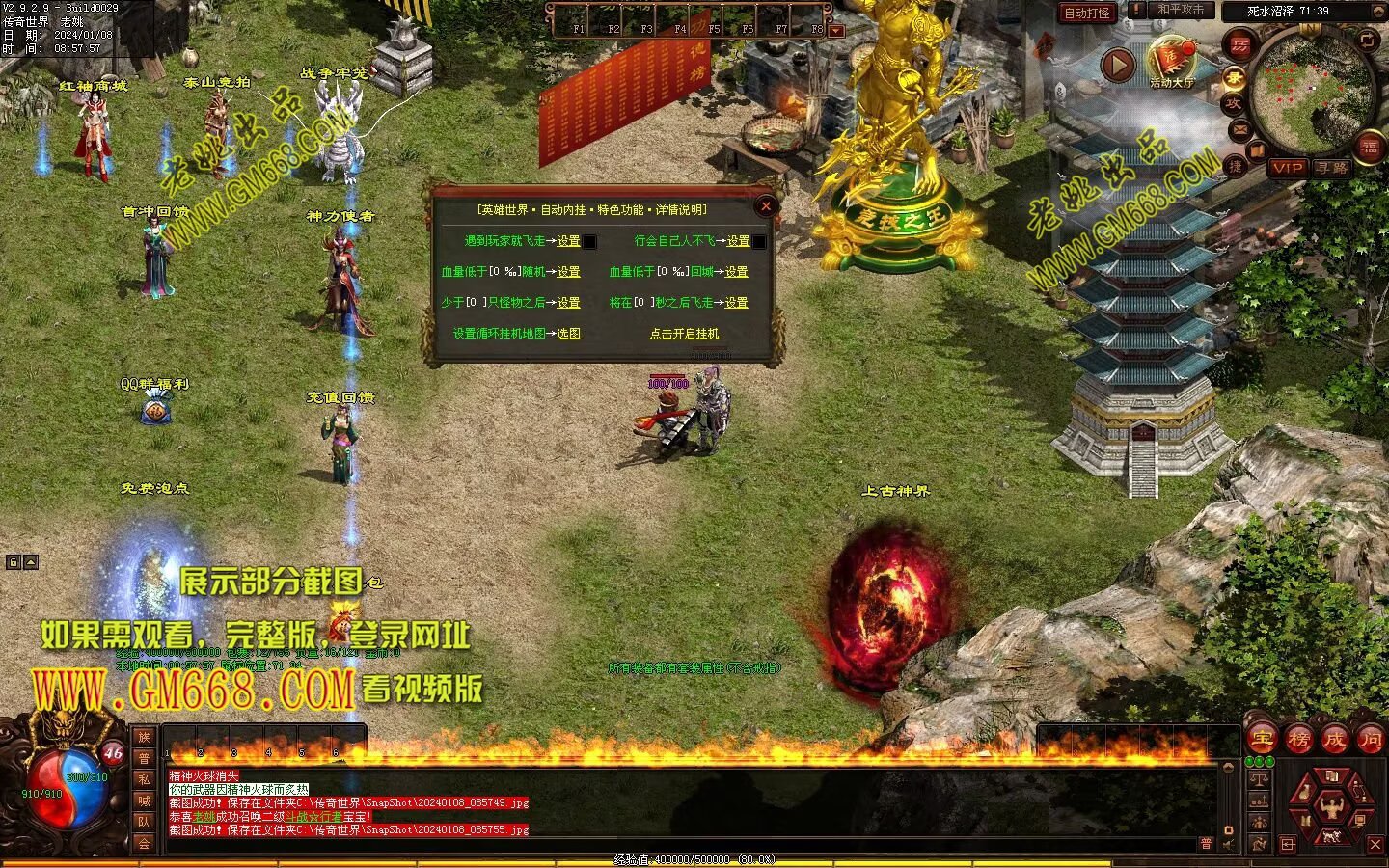Open 选图 to choose loop hangup map

568,334
